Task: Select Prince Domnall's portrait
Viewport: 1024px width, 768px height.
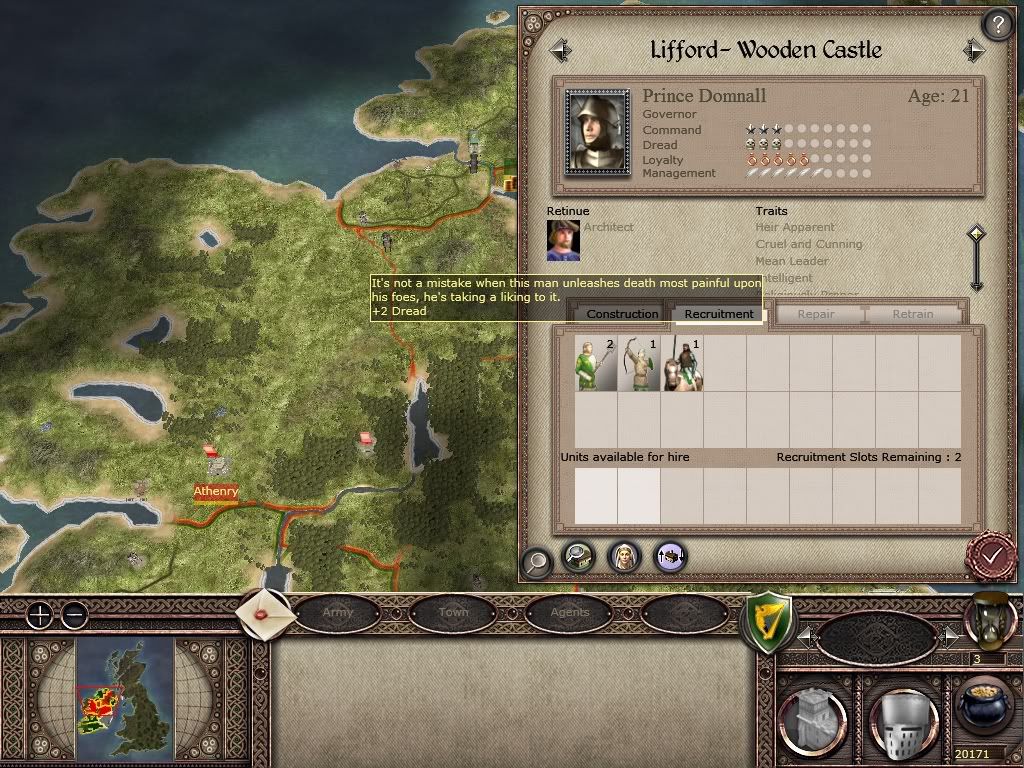Action: [598, 133]
